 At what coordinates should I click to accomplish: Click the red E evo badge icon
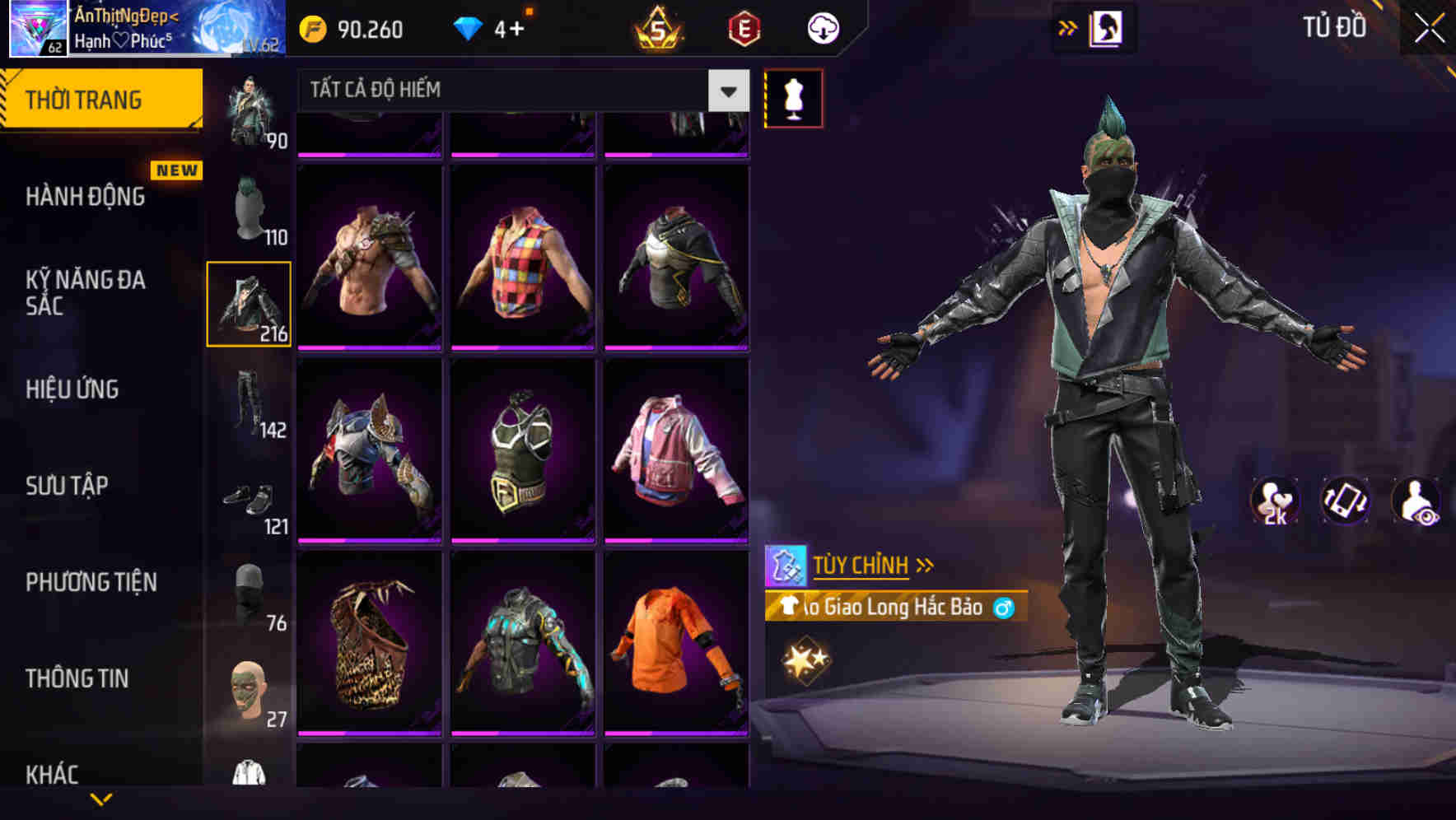click(x=744, y=27)
